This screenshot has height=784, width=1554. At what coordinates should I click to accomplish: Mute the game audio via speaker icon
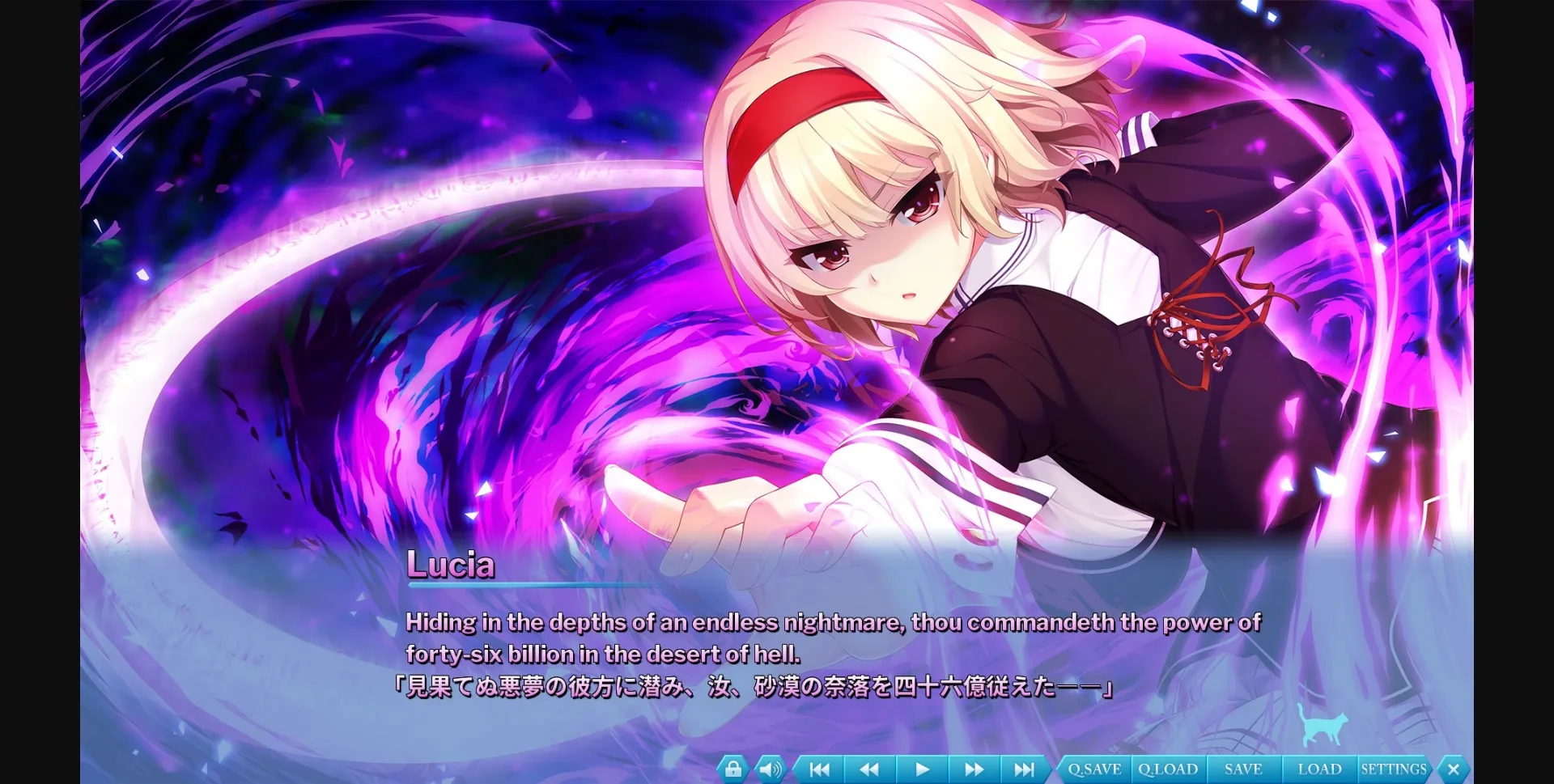click(767, 769)
